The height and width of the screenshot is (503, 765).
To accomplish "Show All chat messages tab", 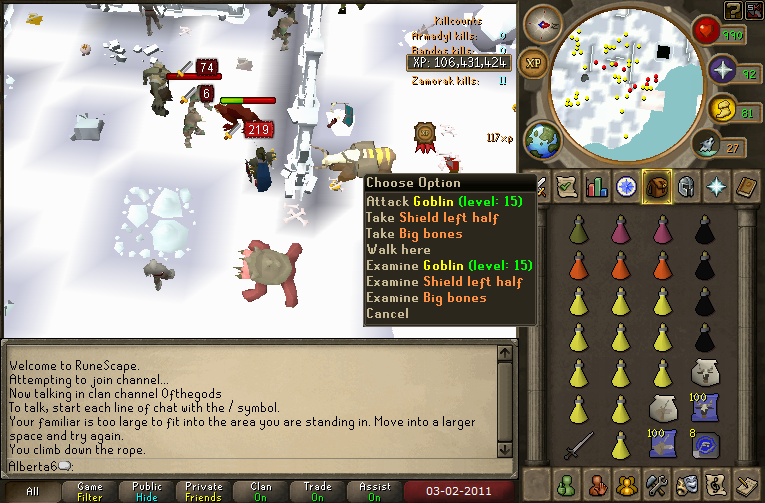I will pos(33,492).
